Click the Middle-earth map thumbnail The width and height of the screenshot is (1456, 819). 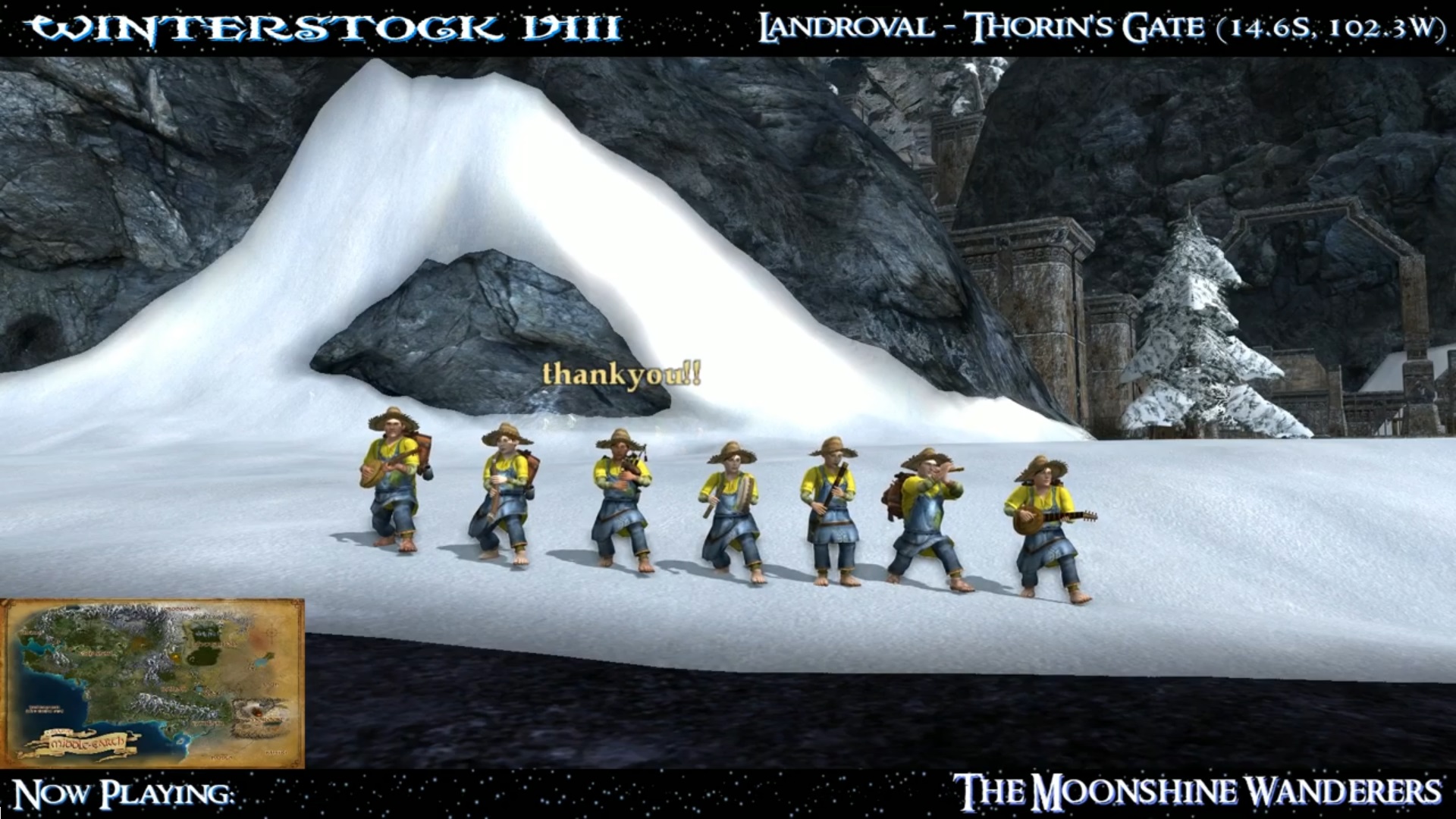point(152,683)
